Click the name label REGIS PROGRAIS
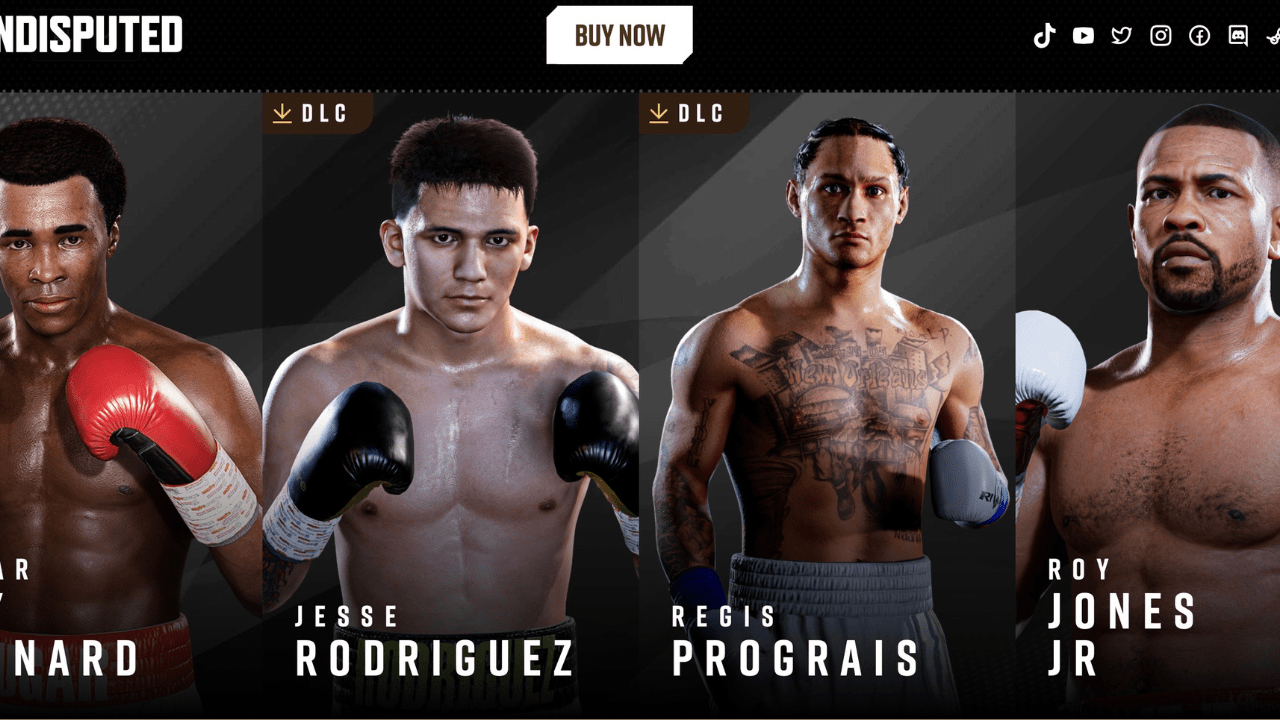The image size is (1280, 720). [x=795, y=640]
